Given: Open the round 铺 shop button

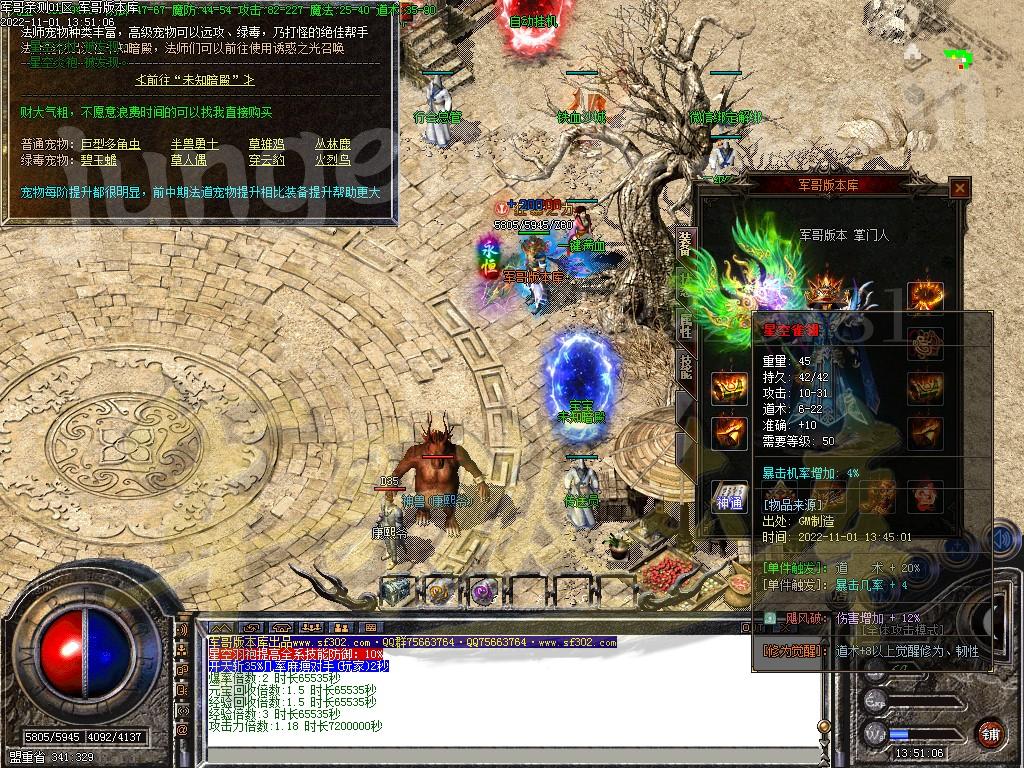Looking at the screenshot, I should pos(989,731).
